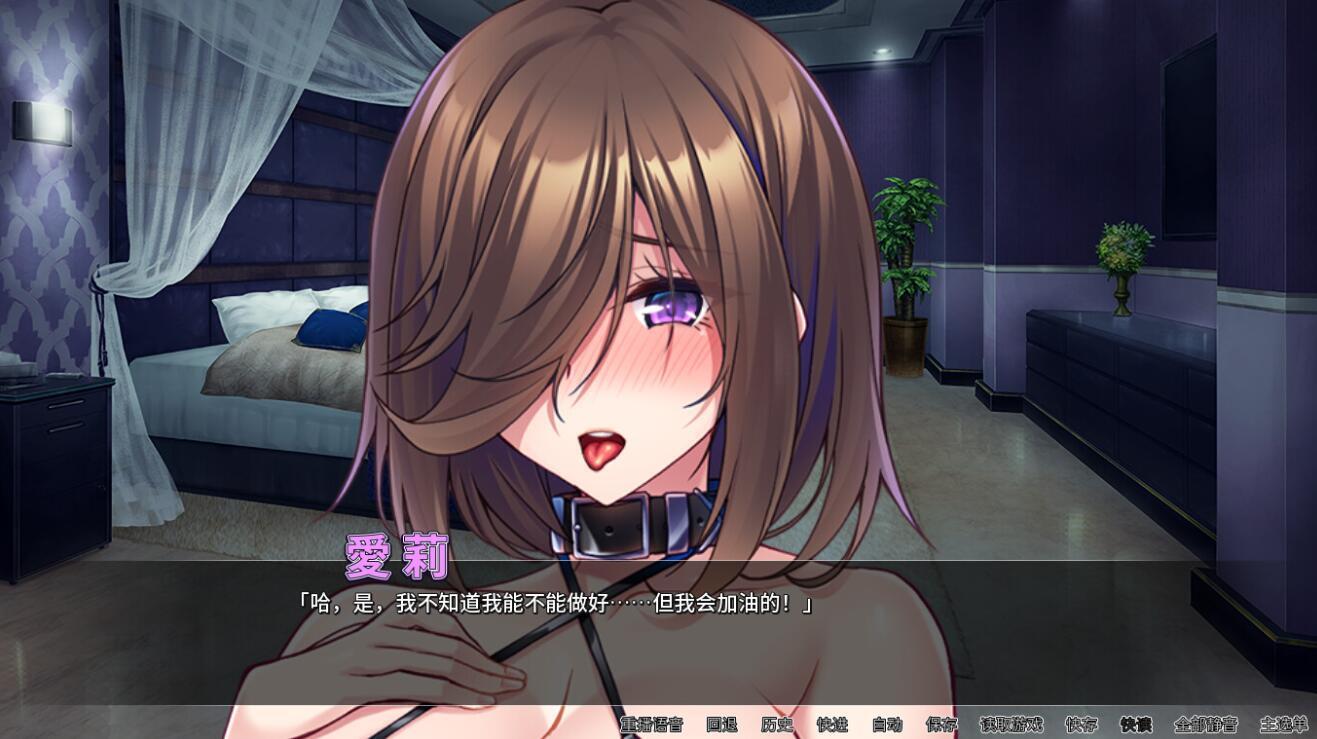Rewind dialogue using the 回退 button
The image size is (1317, 739).
722,727
